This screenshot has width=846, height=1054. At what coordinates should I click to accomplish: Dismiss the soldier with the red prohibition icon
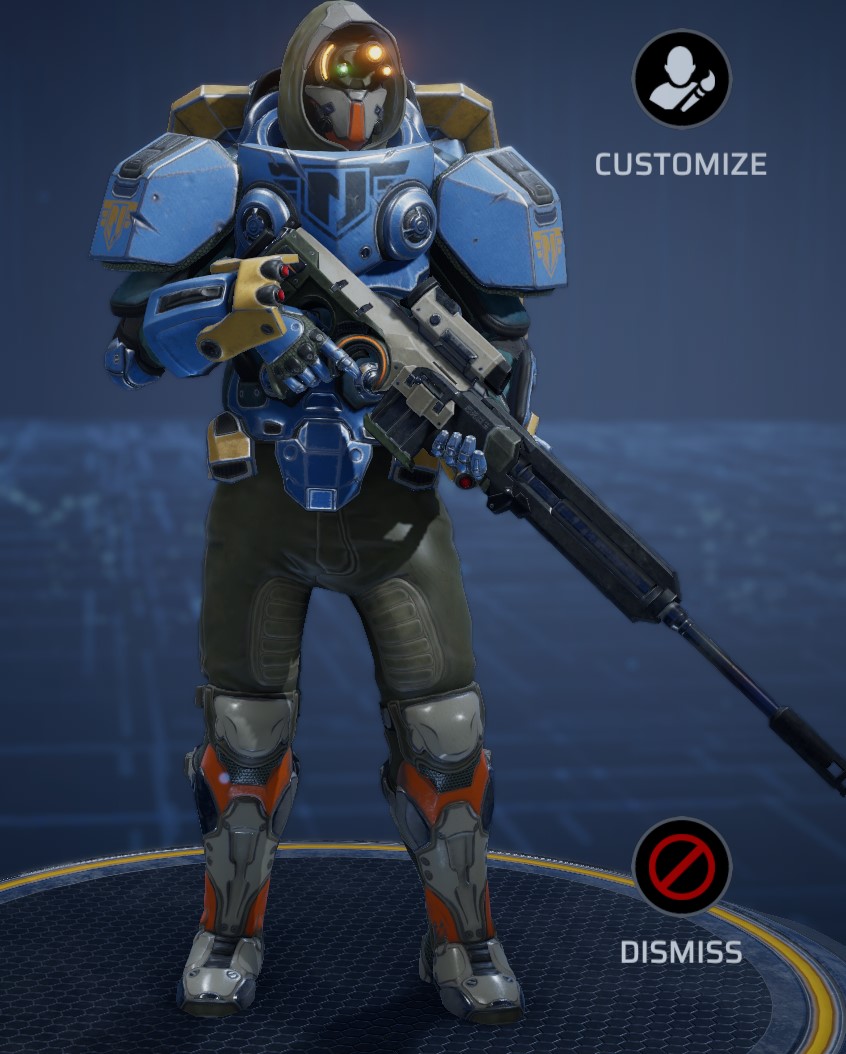point(681,866)
